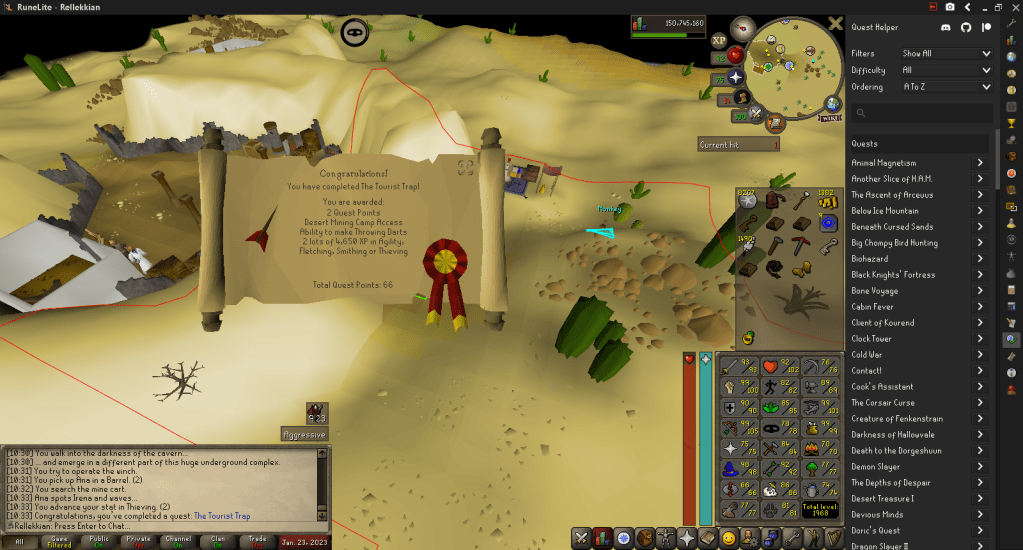Select Animal Magnetism in the quest list
The height and width of the screenshot is (550, 1023).
(884, 163)
